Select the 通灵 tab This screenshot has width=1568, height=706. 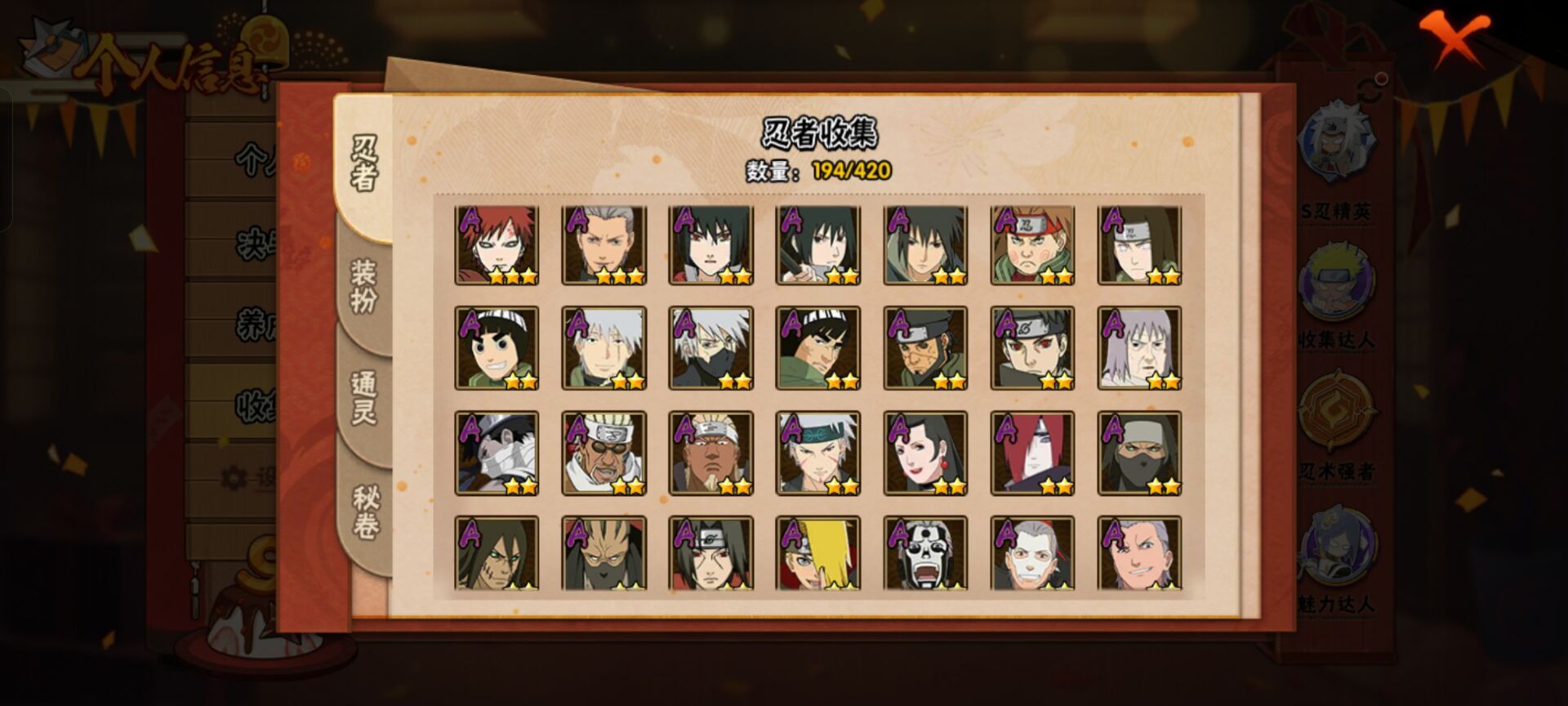pos(364,398)
